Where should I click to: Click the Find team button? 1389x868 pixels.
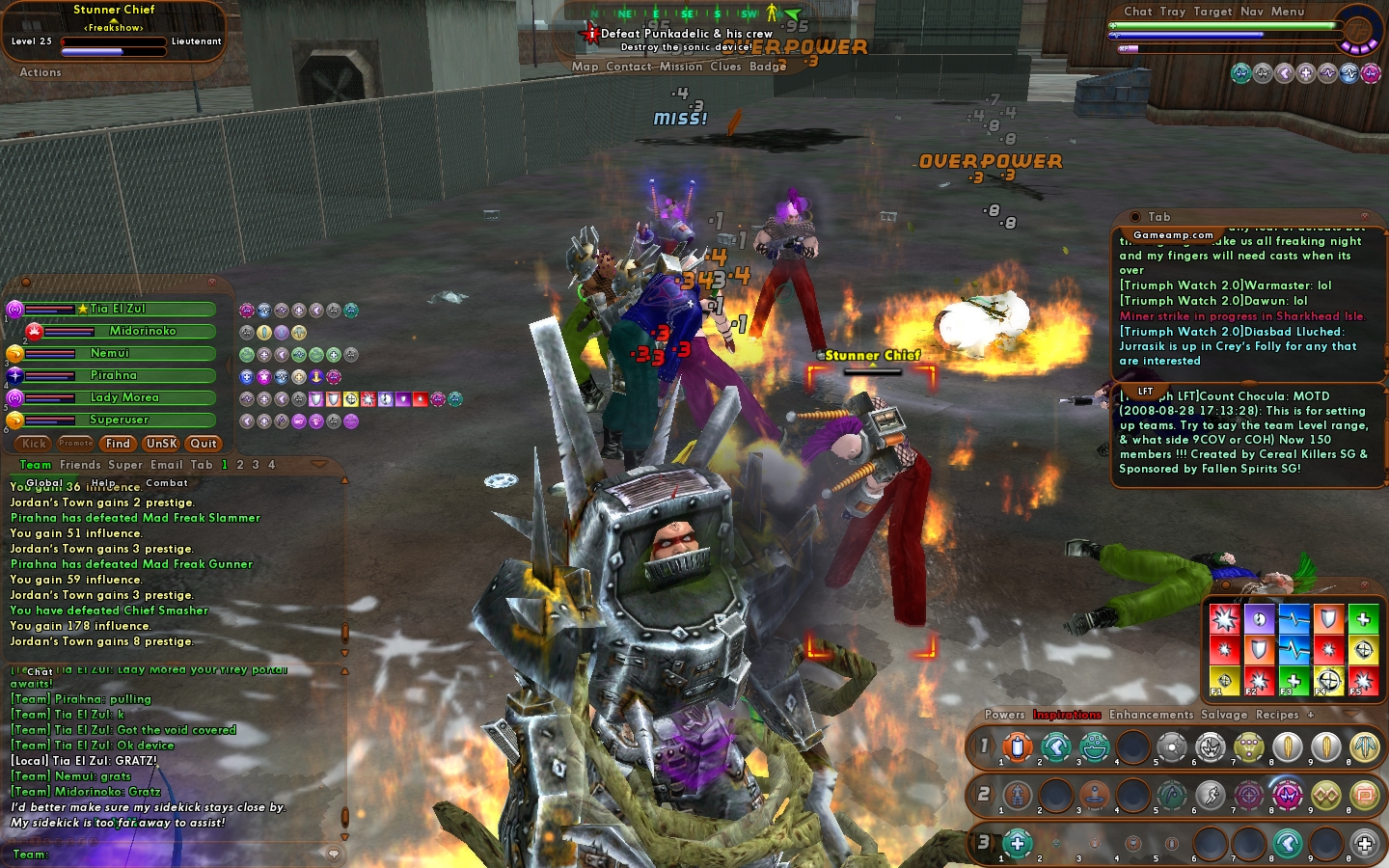tap(118, 444)
